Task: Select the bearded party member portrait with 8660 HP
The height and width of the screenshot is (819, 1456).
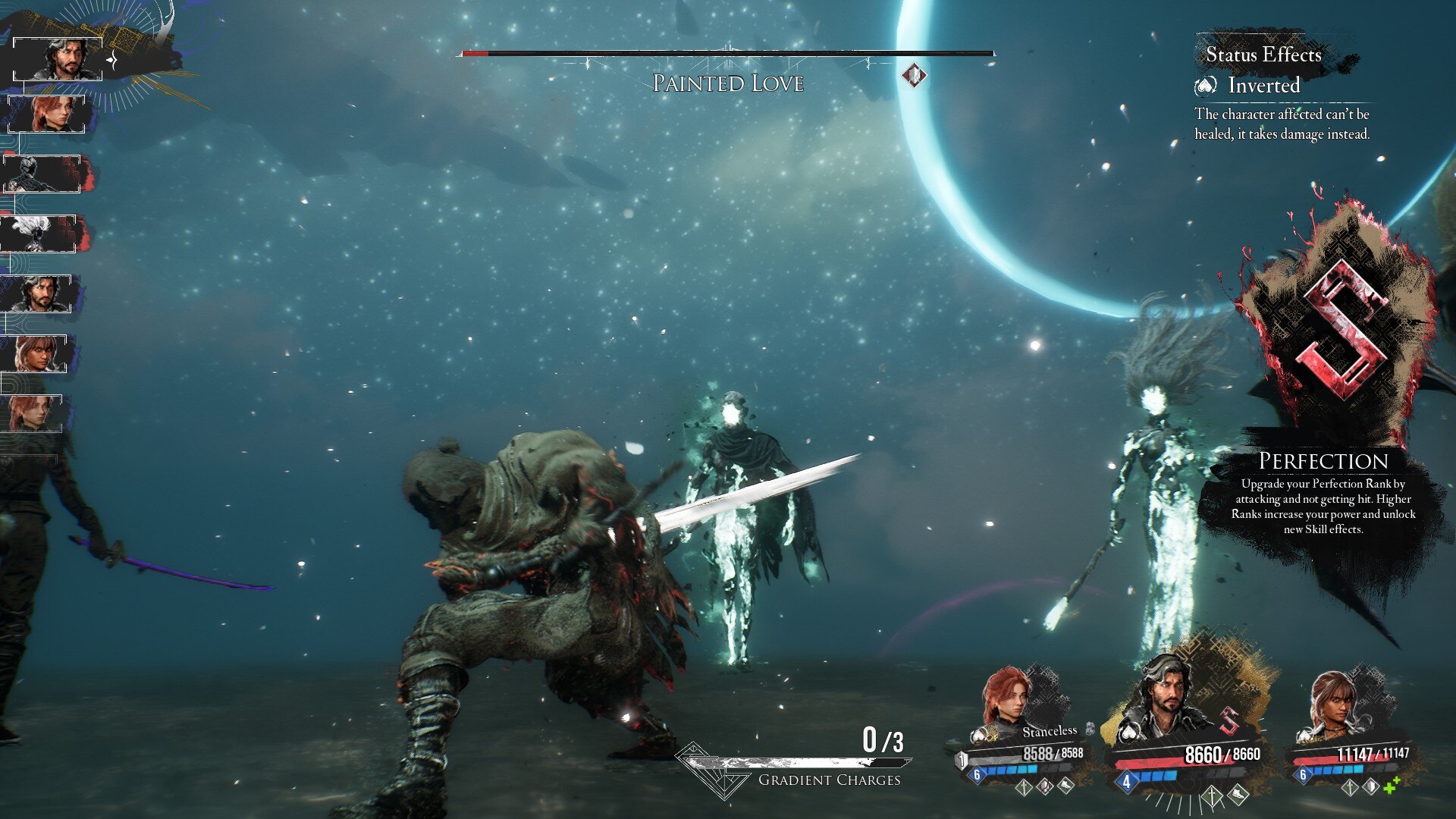Action: 1166,695
